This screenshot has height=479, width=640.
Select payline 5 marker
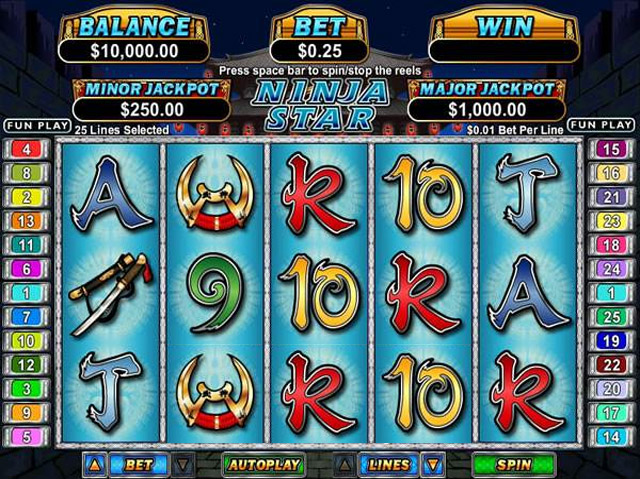point(25,436)
